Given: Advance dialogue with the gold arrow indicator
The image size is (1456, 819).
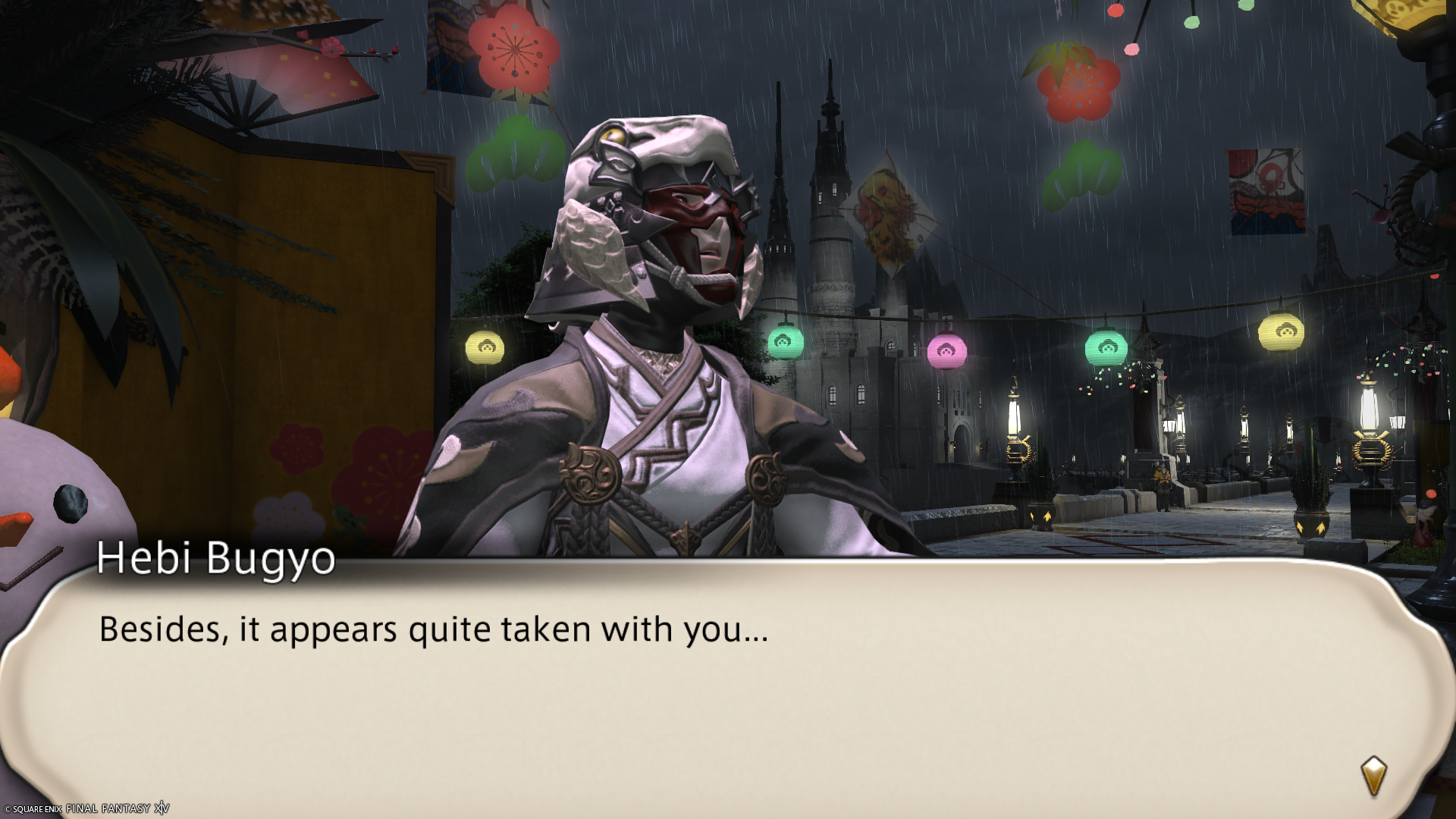Looking at the screenshot, I should (1373, 775).
